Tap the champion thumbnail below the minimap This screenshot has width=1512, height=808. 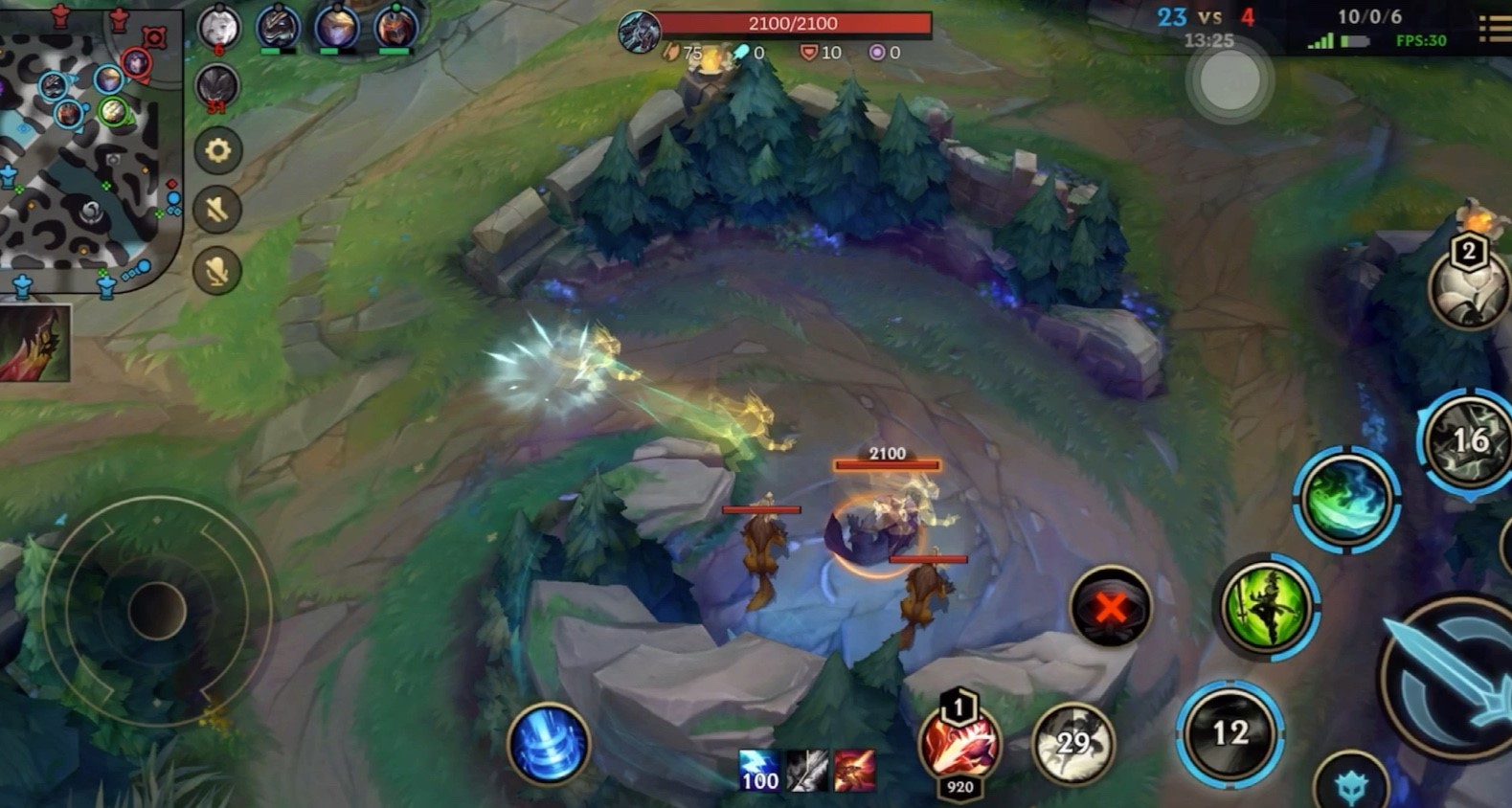tap(34, 343)
